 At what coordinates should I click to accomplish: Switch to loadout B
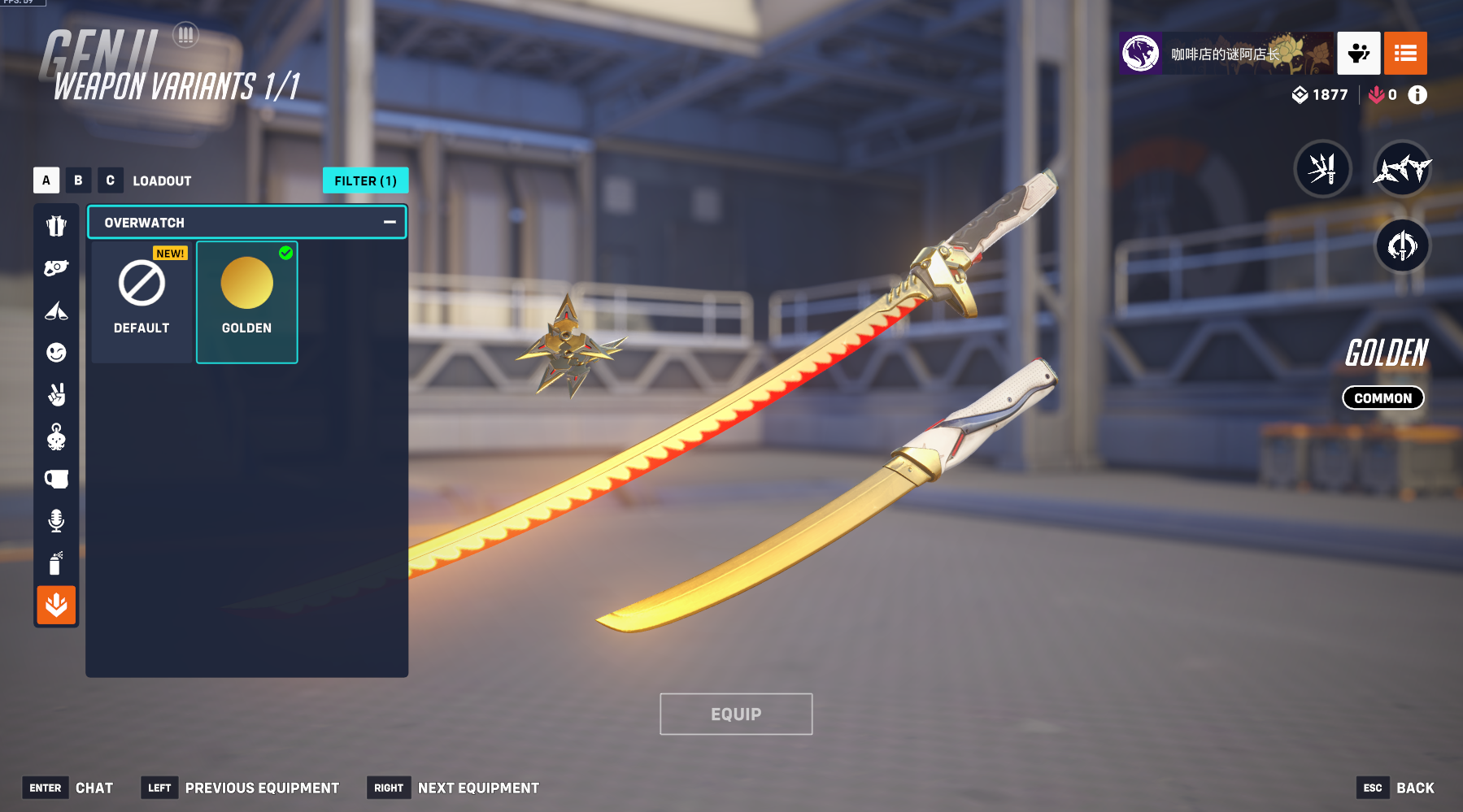pos(78,180)
